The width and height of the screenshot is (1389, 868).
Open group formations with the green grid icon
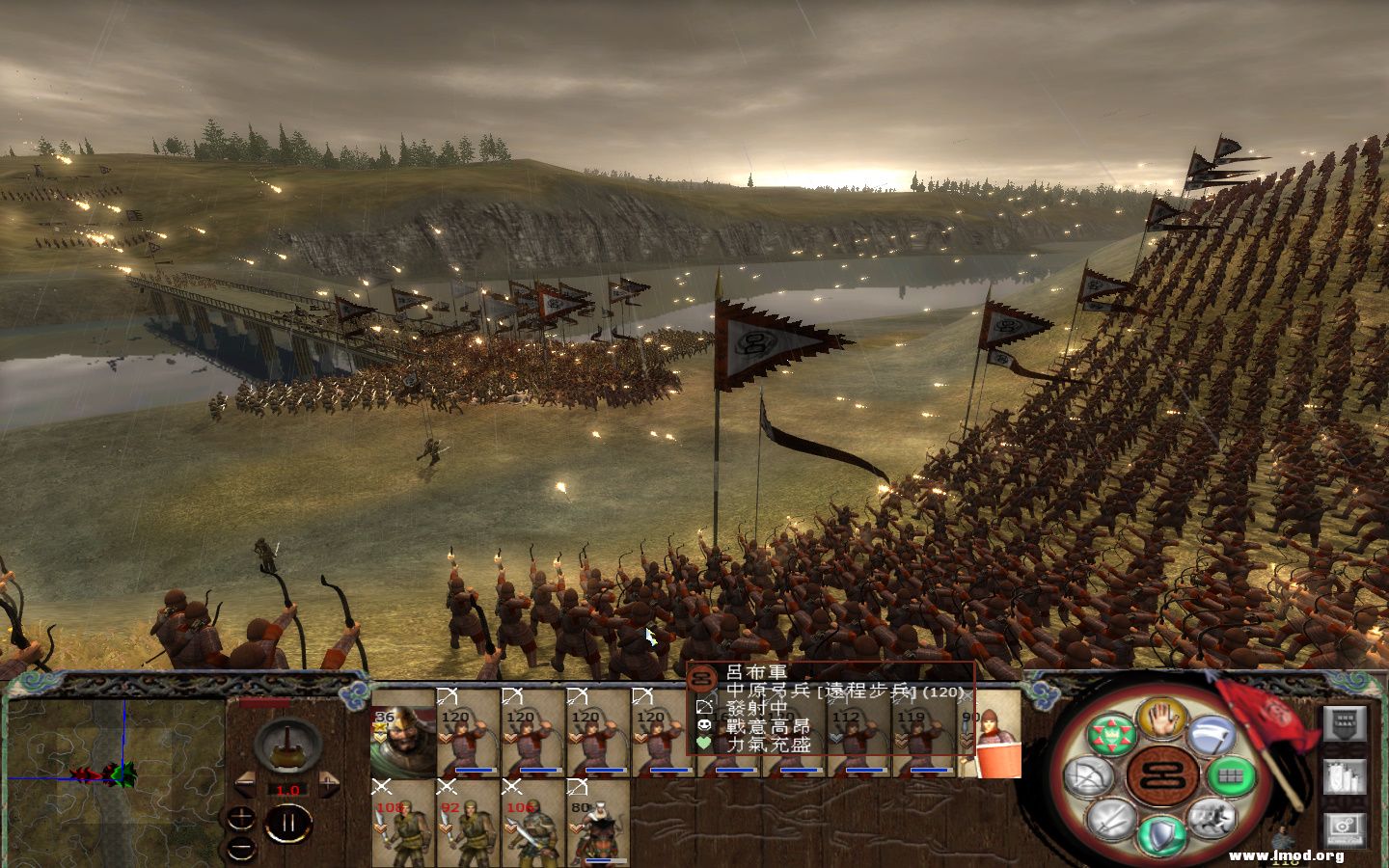[x=1231, y=774]
